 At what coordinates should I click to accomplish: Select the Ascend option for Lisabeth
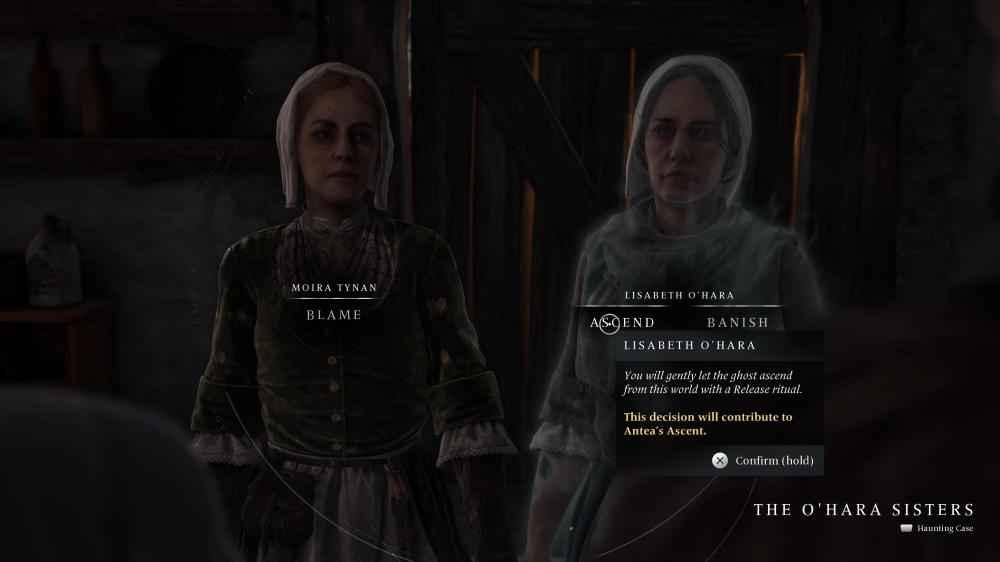click(x=622, y=322)
